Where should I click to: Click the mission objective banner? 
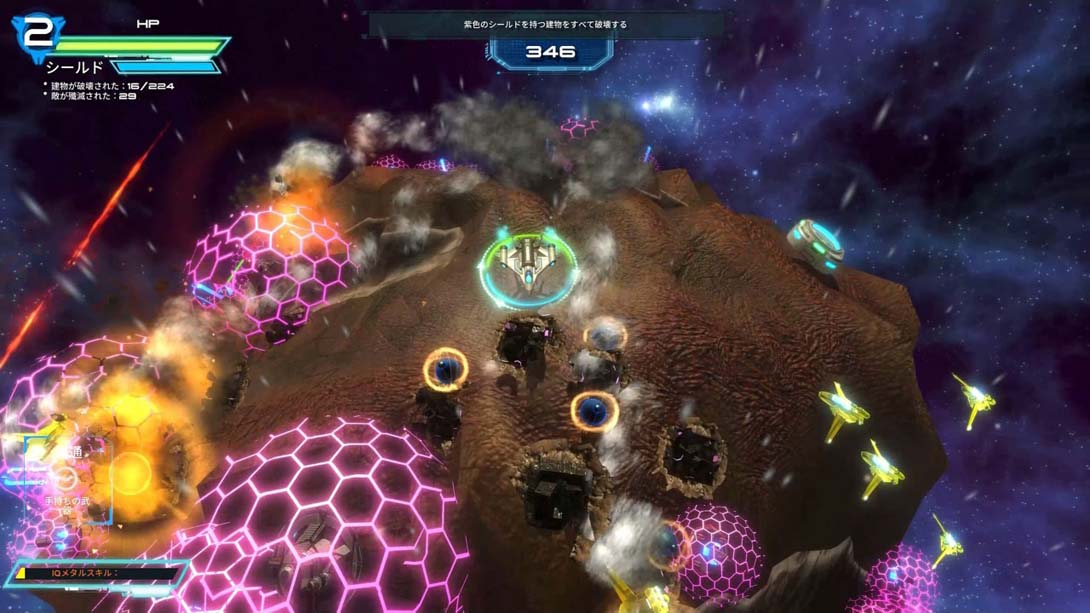pos(546,24)
